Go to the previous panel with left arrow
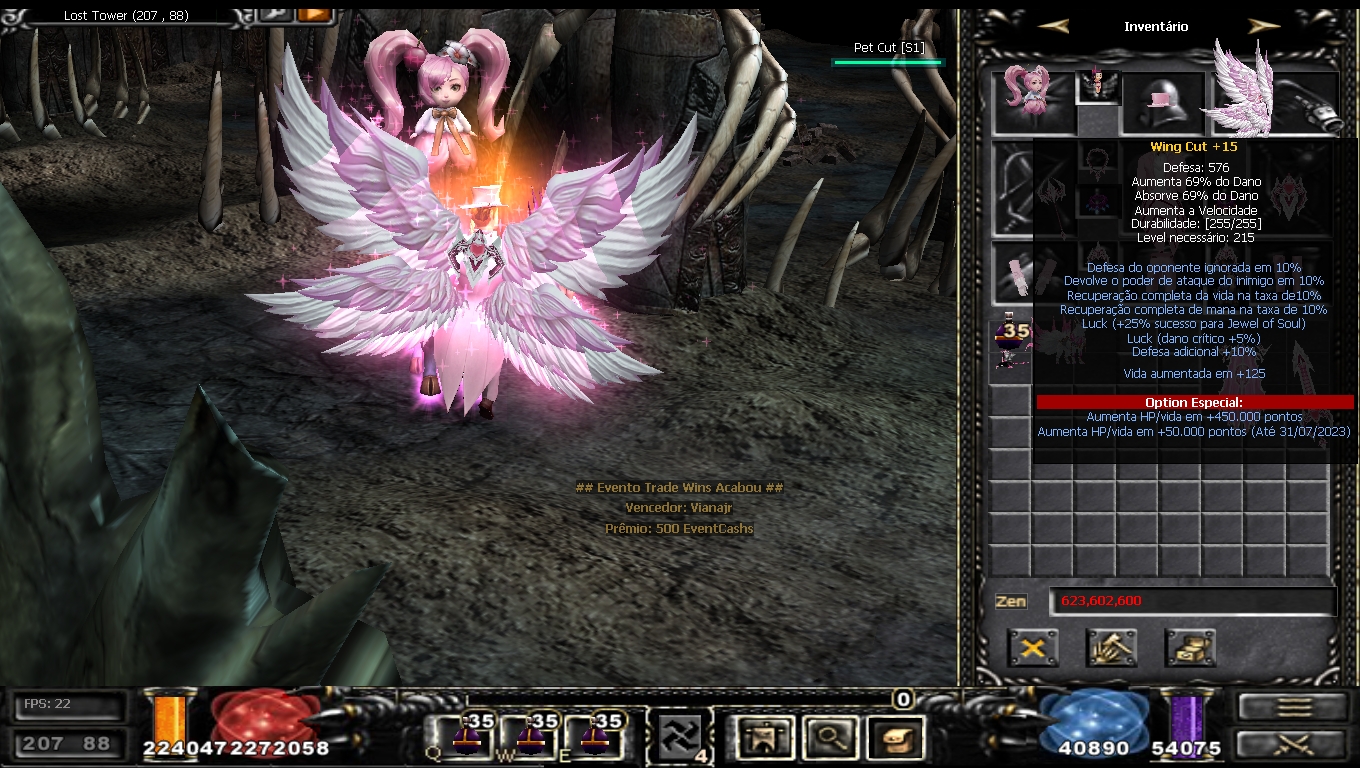The image size is (1360, 768). tap(1053, 27)
